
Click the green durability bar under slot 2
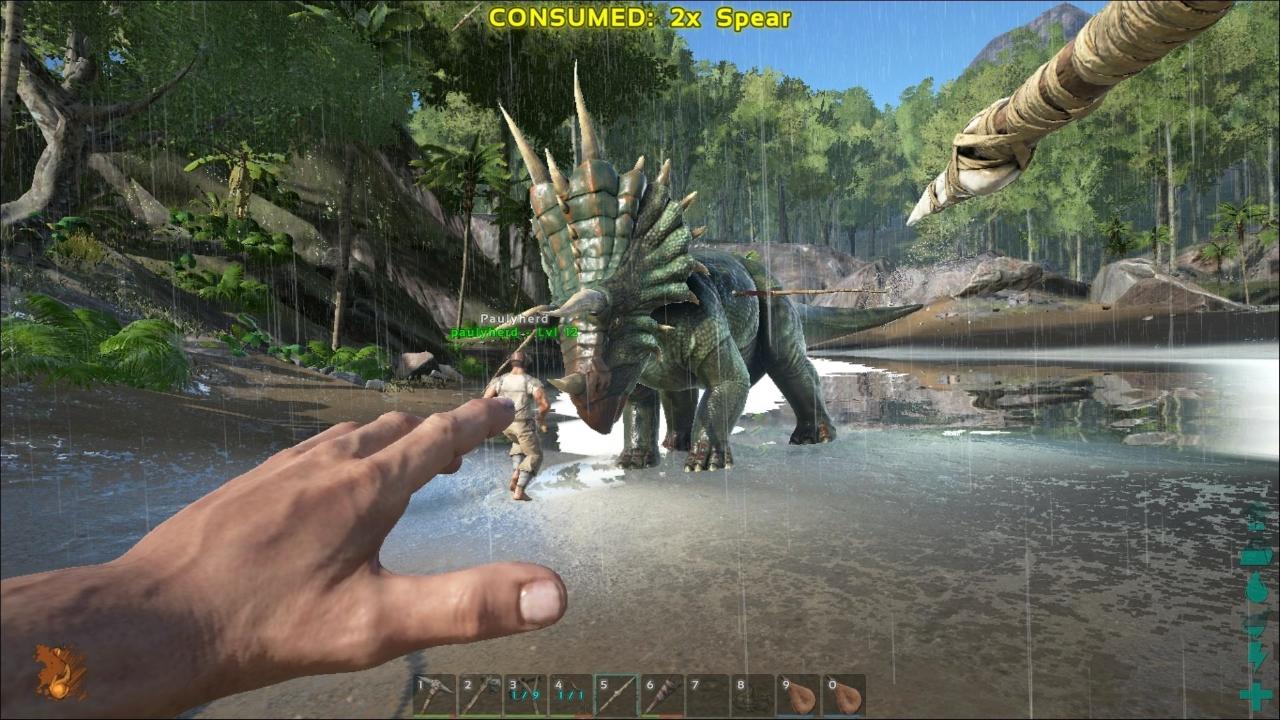click(x=481, y=717)
